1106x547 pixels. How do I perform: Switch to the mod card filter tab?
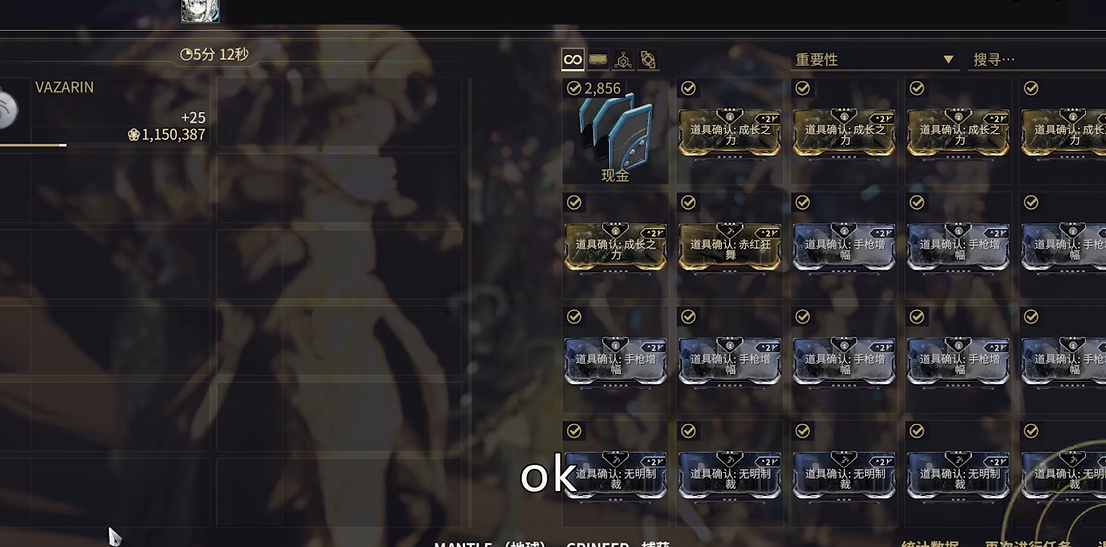[x=598, y=60]
